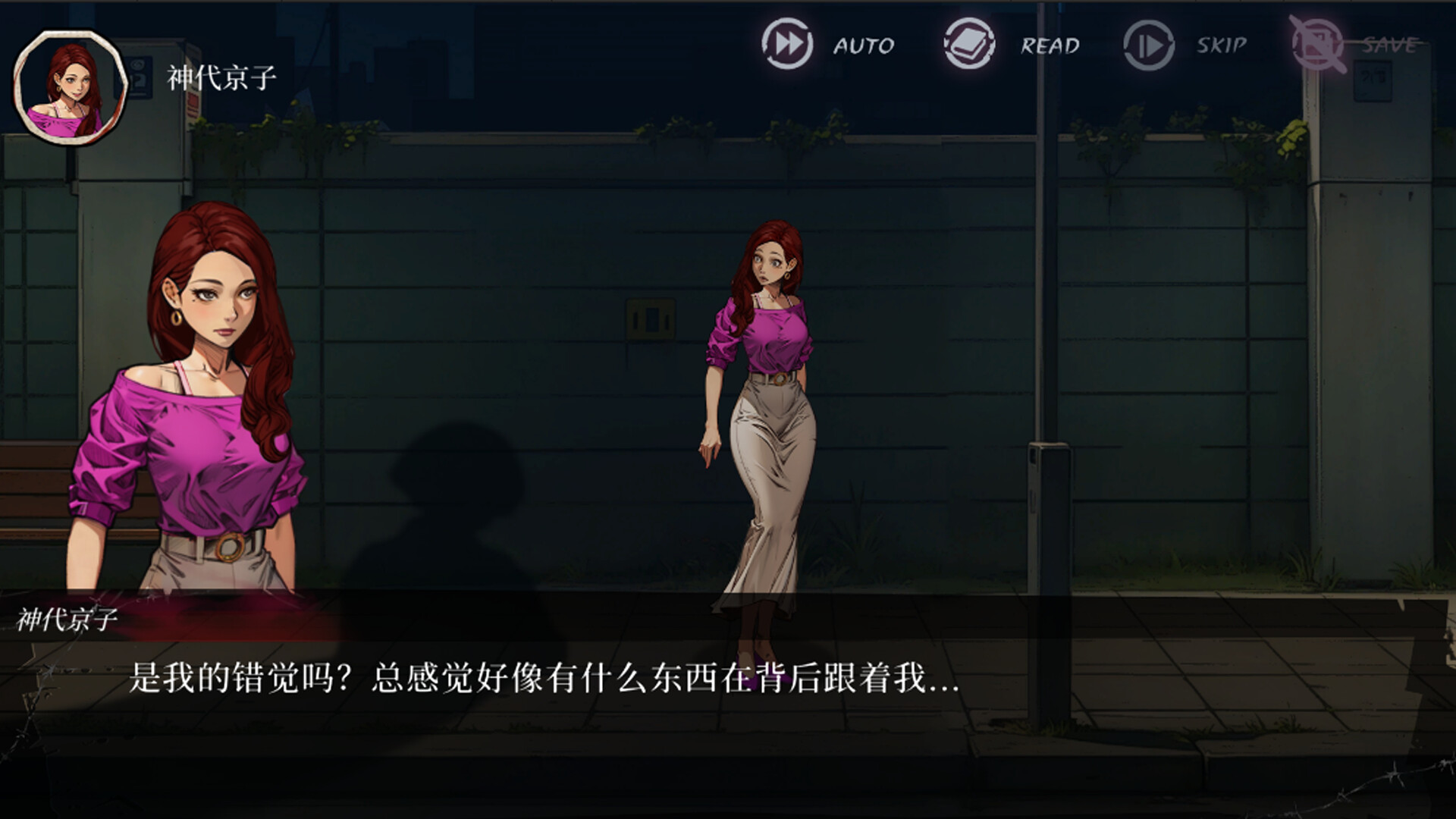Activate the fast-forward AUTO playback icon
Viewport: 1456px width, 819px height.
(789, 44)
